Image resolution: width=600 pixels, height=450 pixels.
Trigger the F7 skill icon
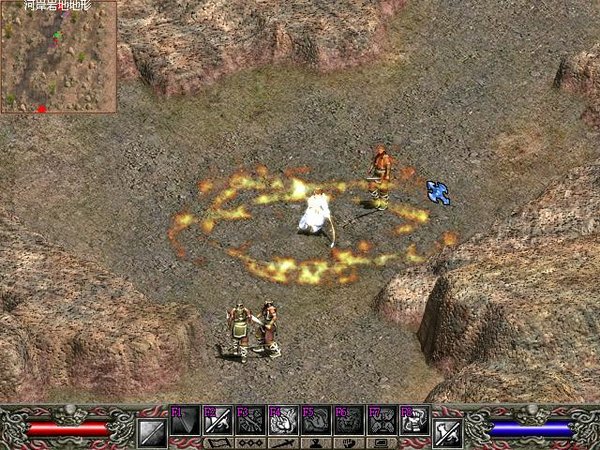point(382,421)
